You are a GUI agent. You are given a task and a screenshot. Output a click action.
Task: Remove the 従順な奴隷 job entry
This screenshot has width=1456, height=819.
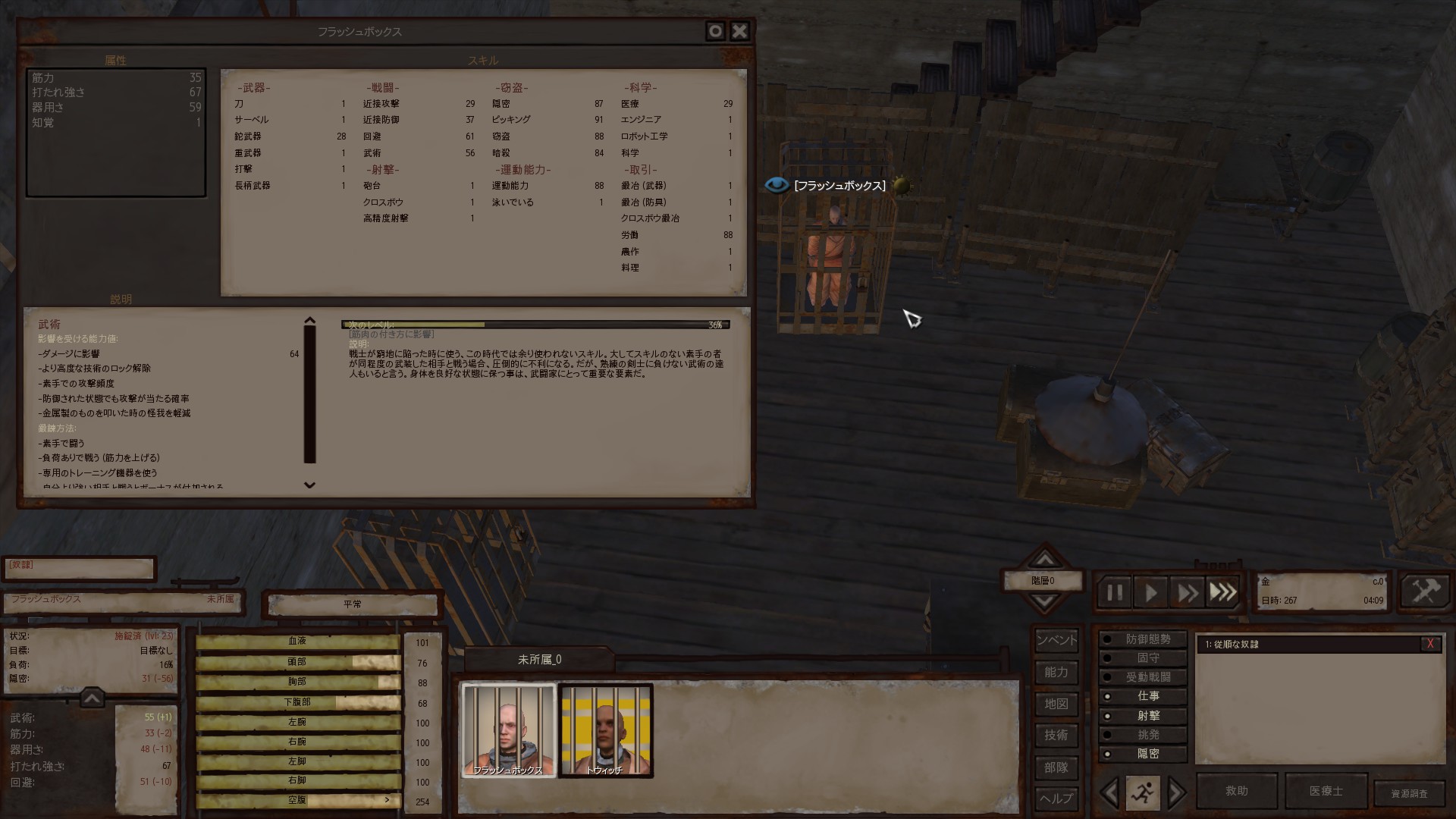coord(1430,644)
